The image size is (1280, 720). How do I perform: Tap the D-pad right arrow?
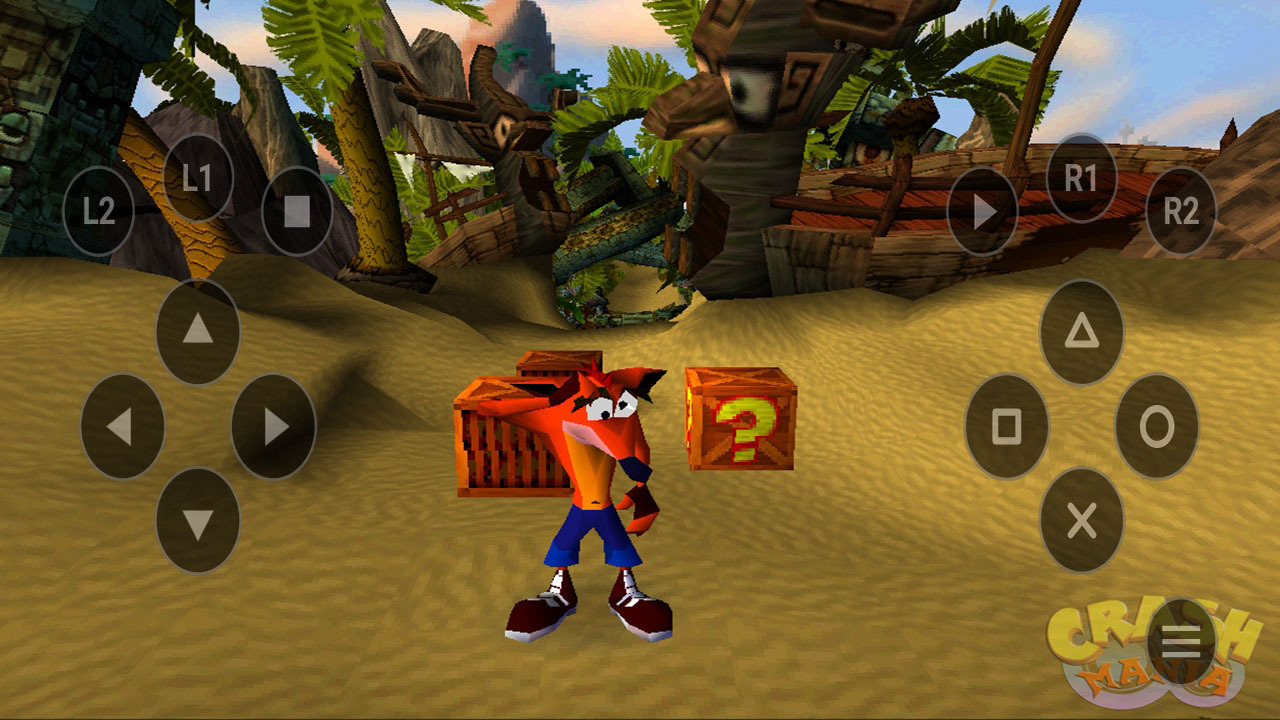(273, 426)
